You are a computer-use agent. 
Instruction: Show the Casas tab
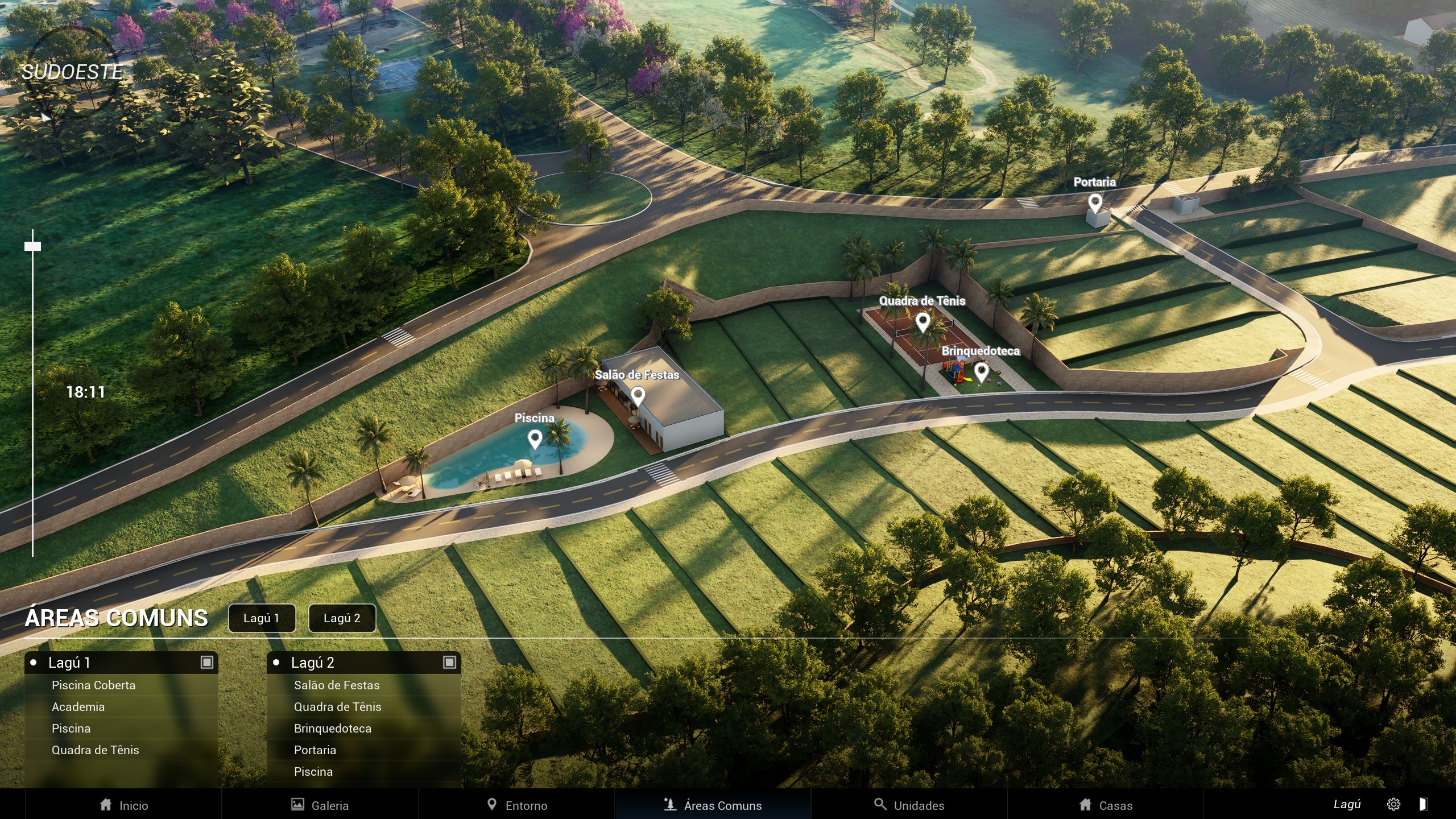pos(1106,805)
